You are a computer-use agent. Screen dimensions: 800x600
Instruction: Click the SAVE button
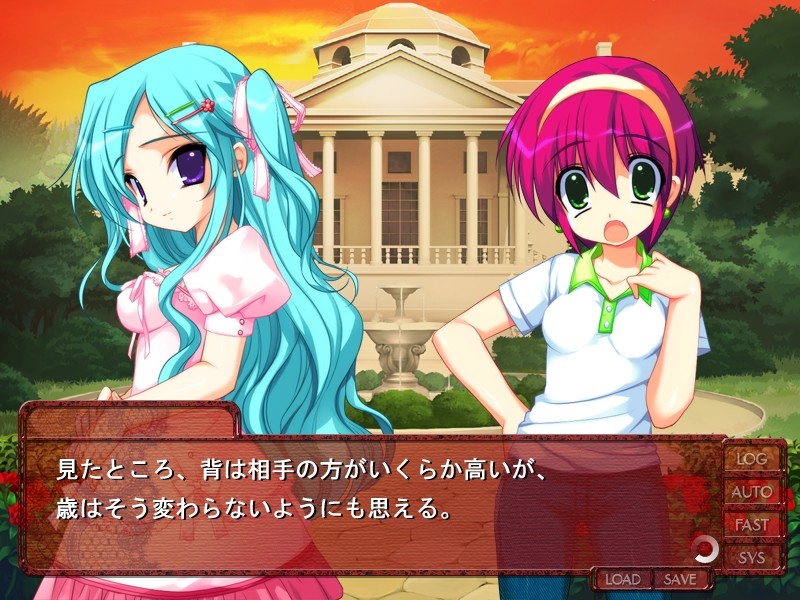point(680,579)
